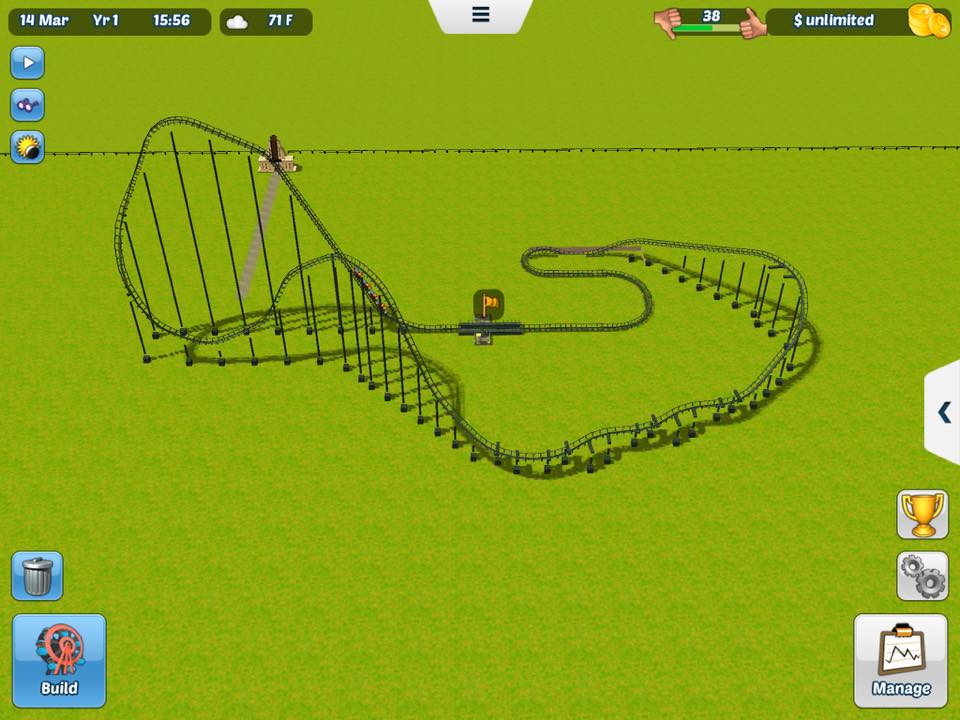Tap the play speed button

point(27,63)
